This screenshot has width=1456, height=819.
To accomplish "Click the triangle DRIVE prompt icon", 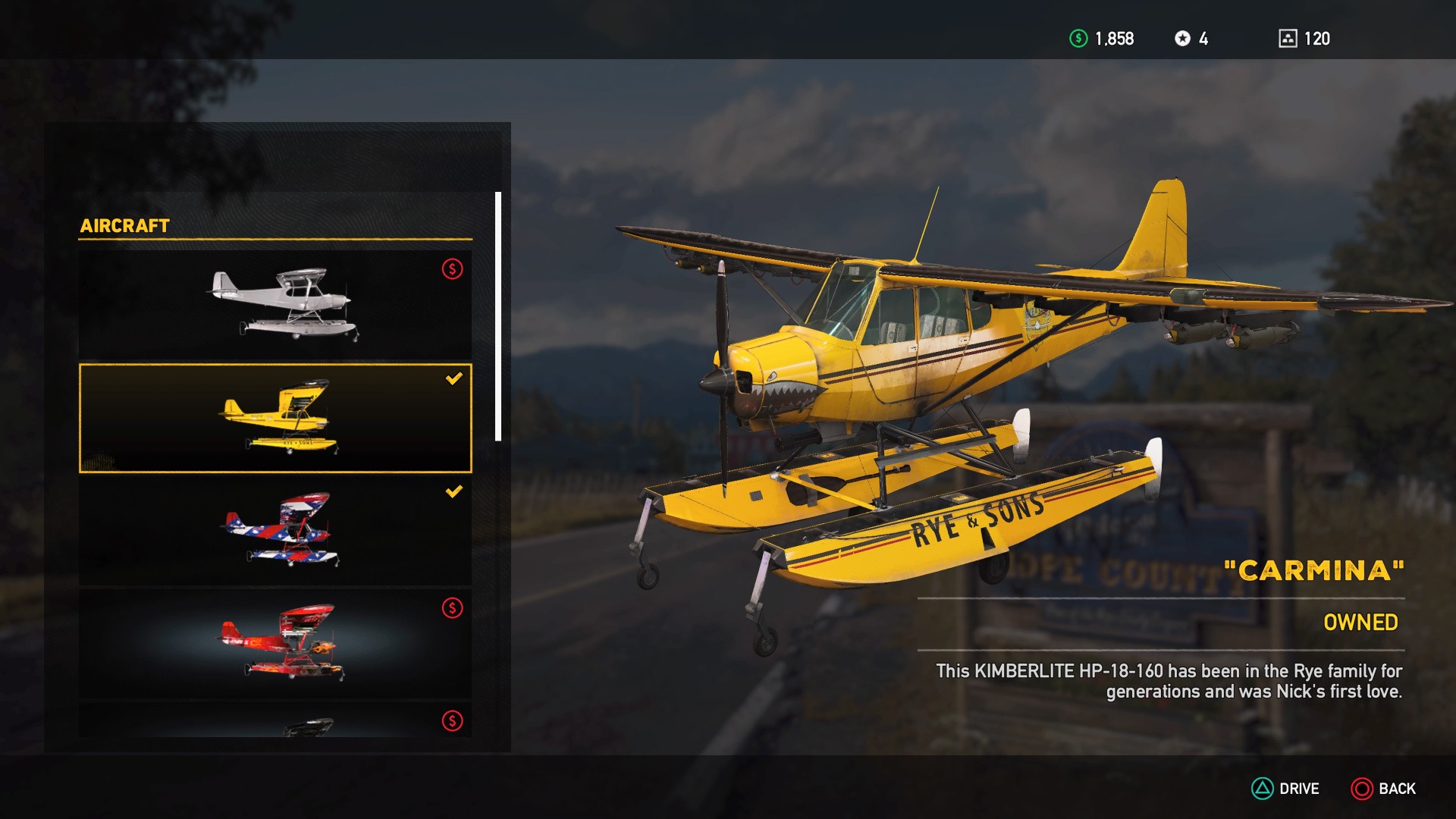I will (1262, 789).
